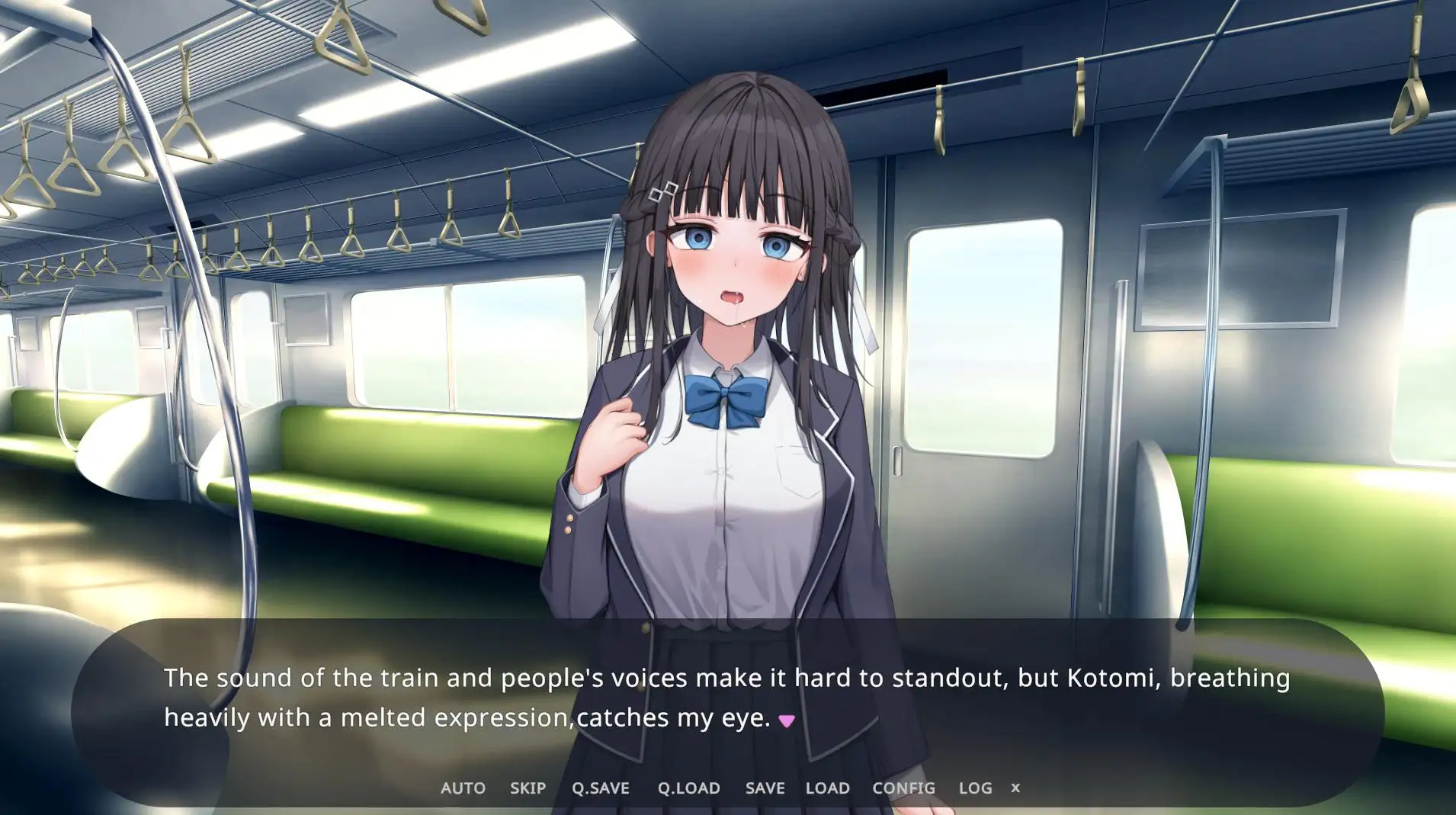Open the SAVE menu
This screenshot has height=815, width=1456.
point(765,788)
